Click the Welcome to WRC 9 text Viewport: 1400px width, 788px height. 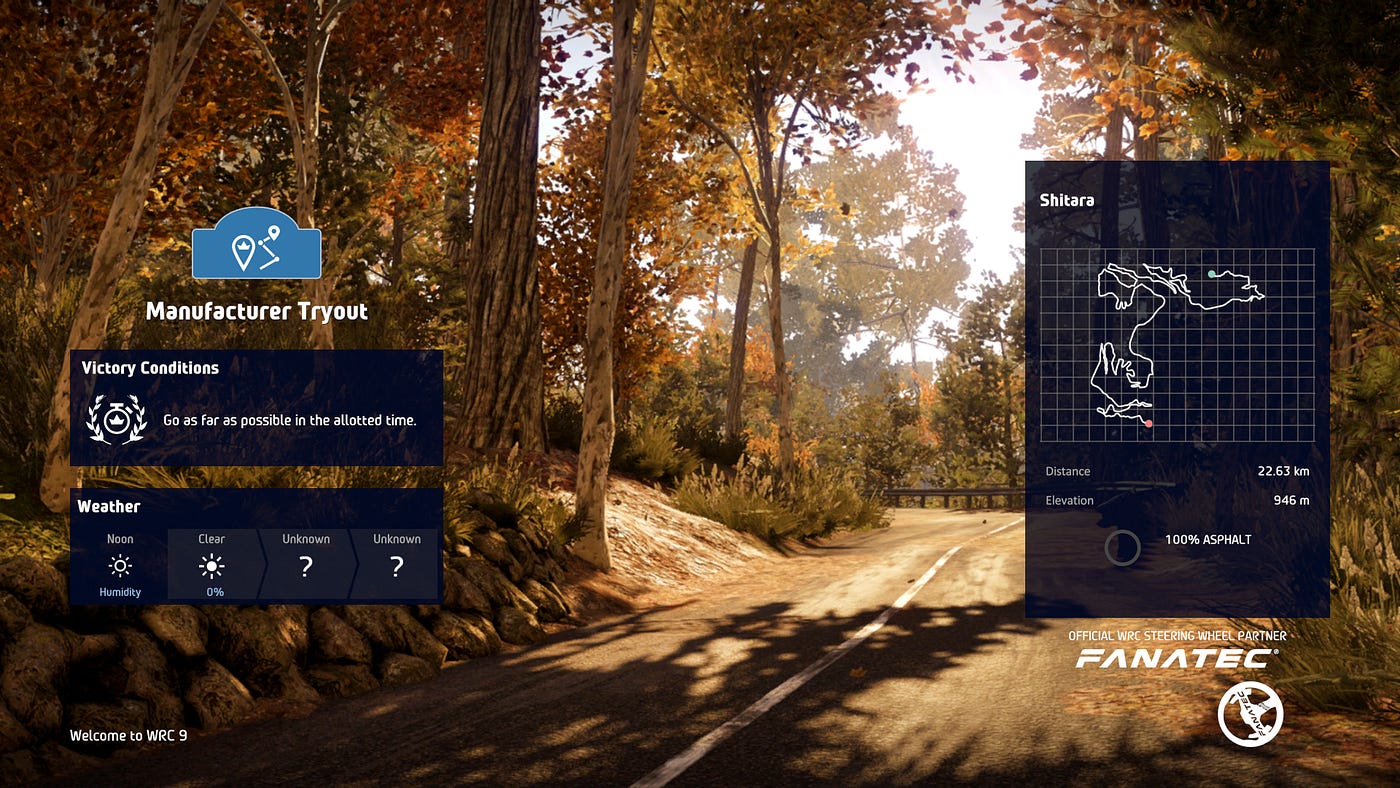(128, 735)
